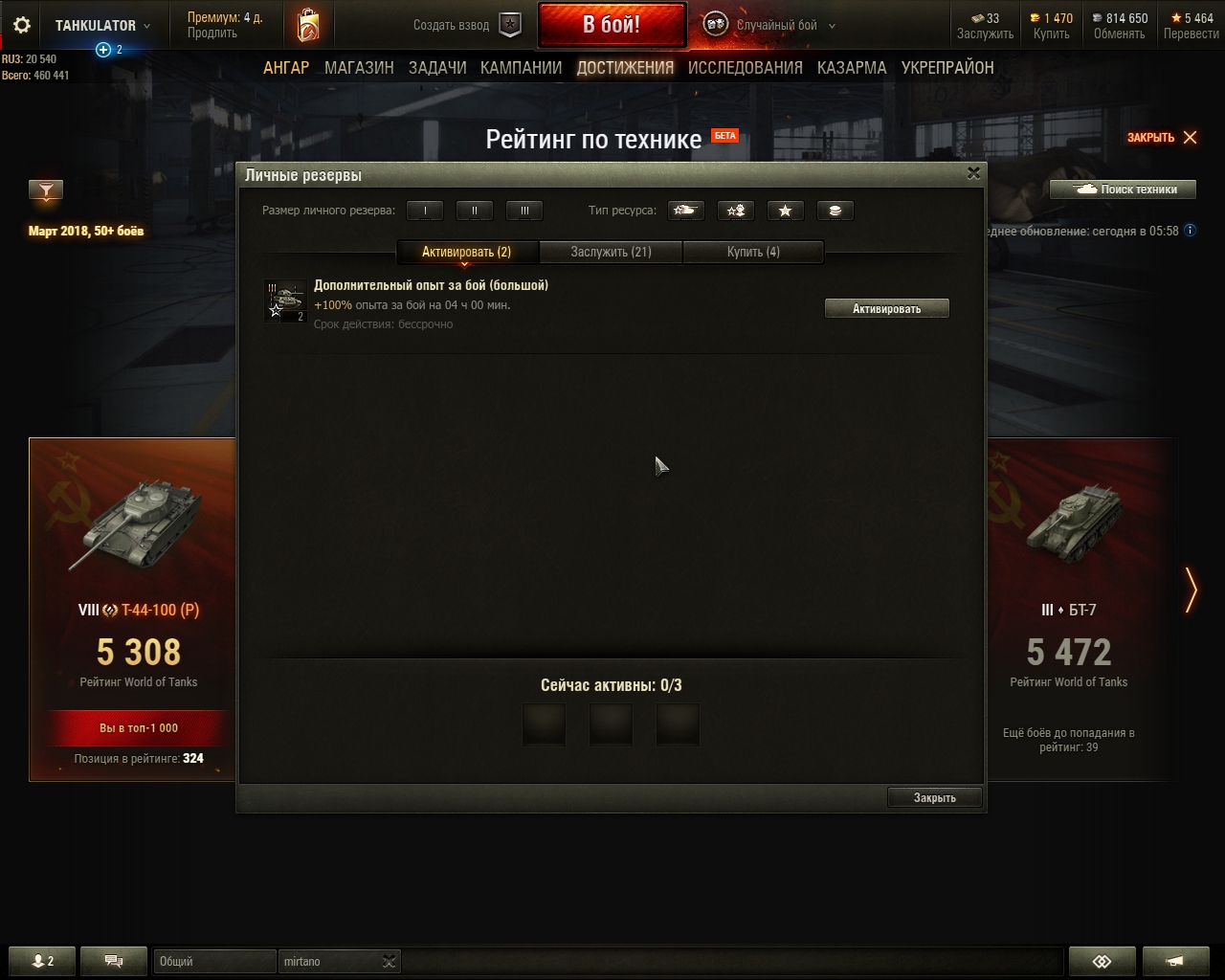Open game settings gear icon
The width and height of the screenshot is (1225, 980).
tap(22, 26)
